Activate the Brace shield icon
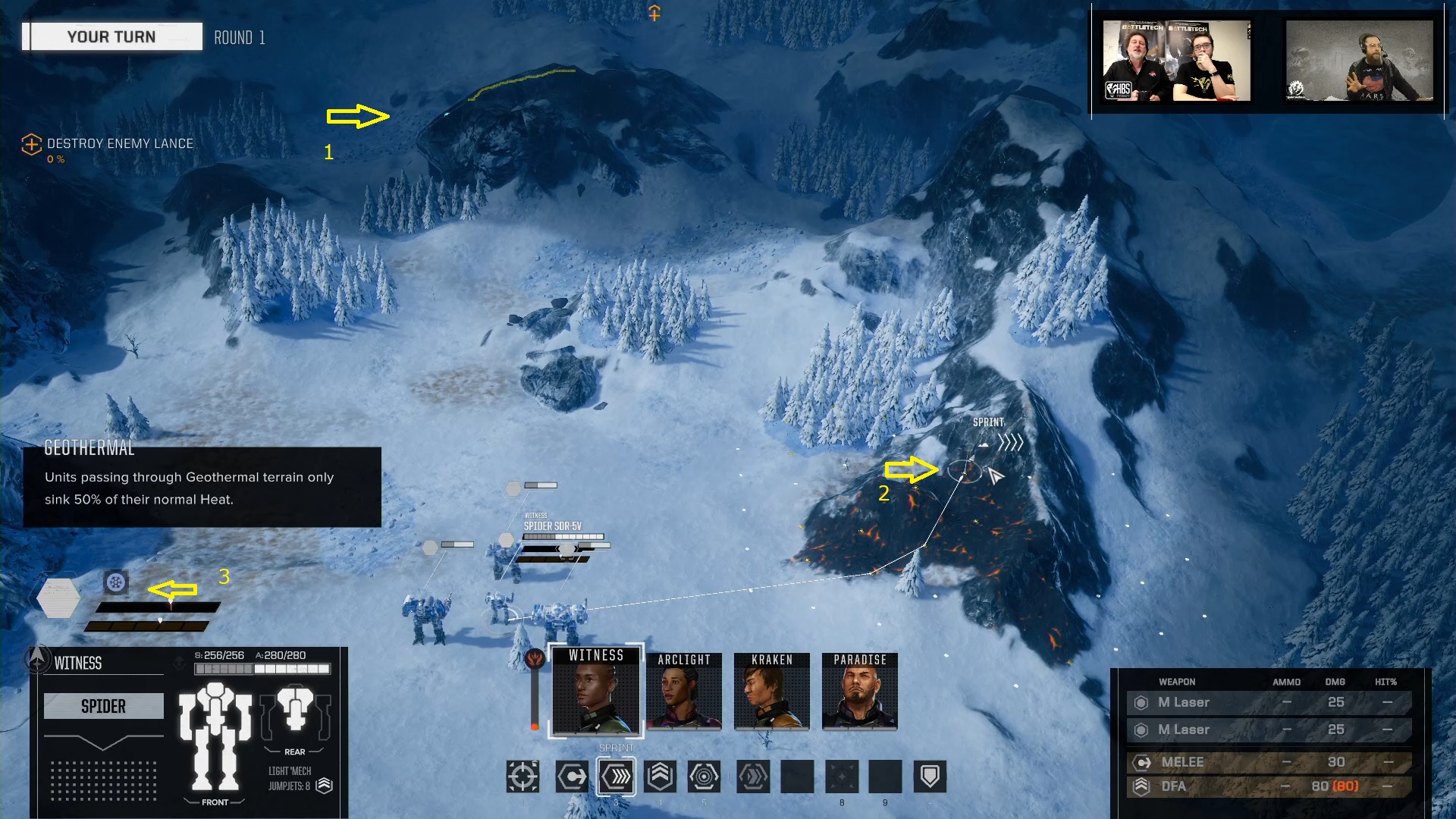 [930, 777]
